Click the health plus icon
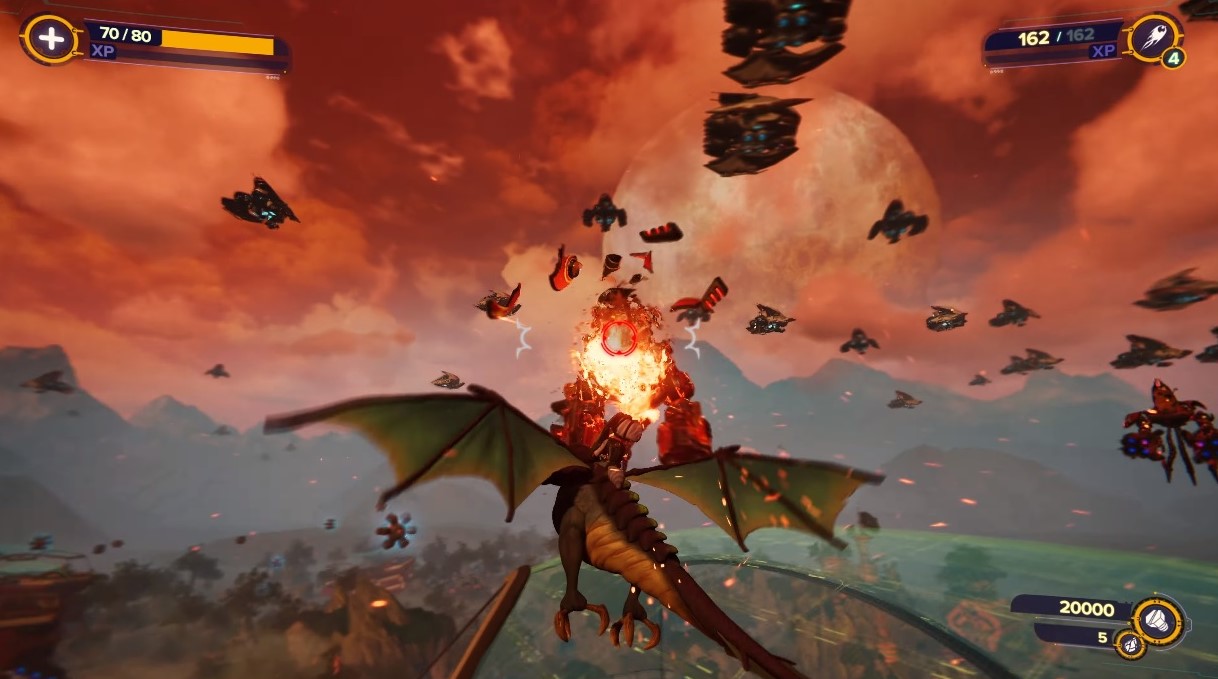 pos(50,39)
